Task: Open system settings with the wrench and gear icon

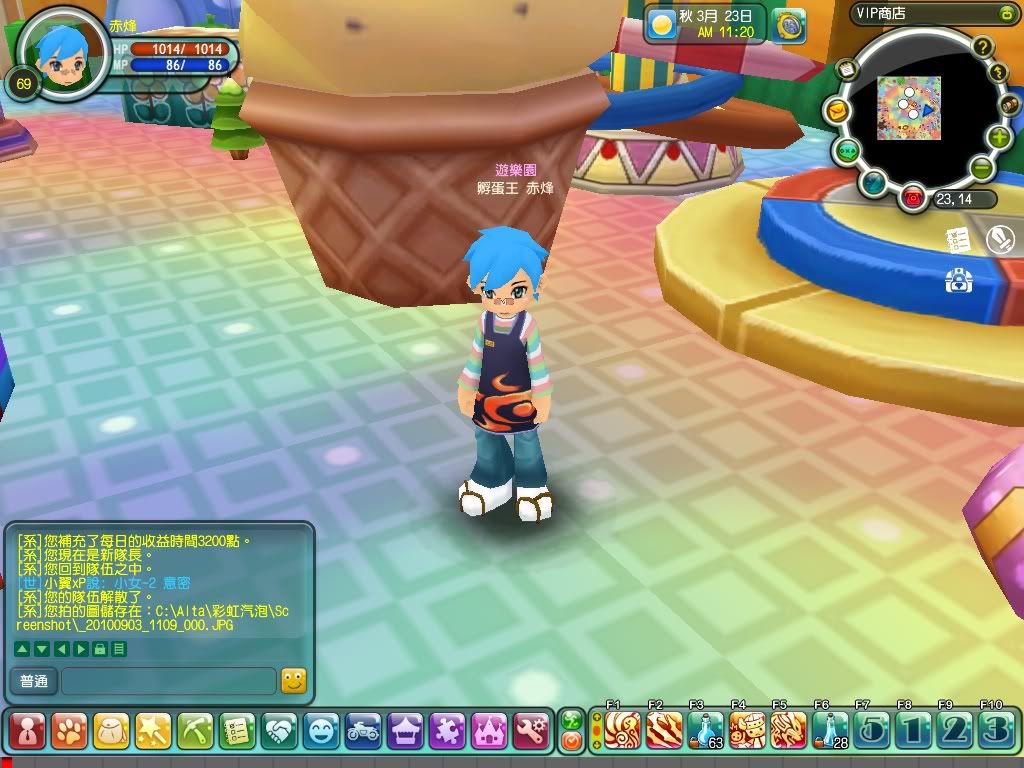Action: pyautogui.click(x=531, y=732)
